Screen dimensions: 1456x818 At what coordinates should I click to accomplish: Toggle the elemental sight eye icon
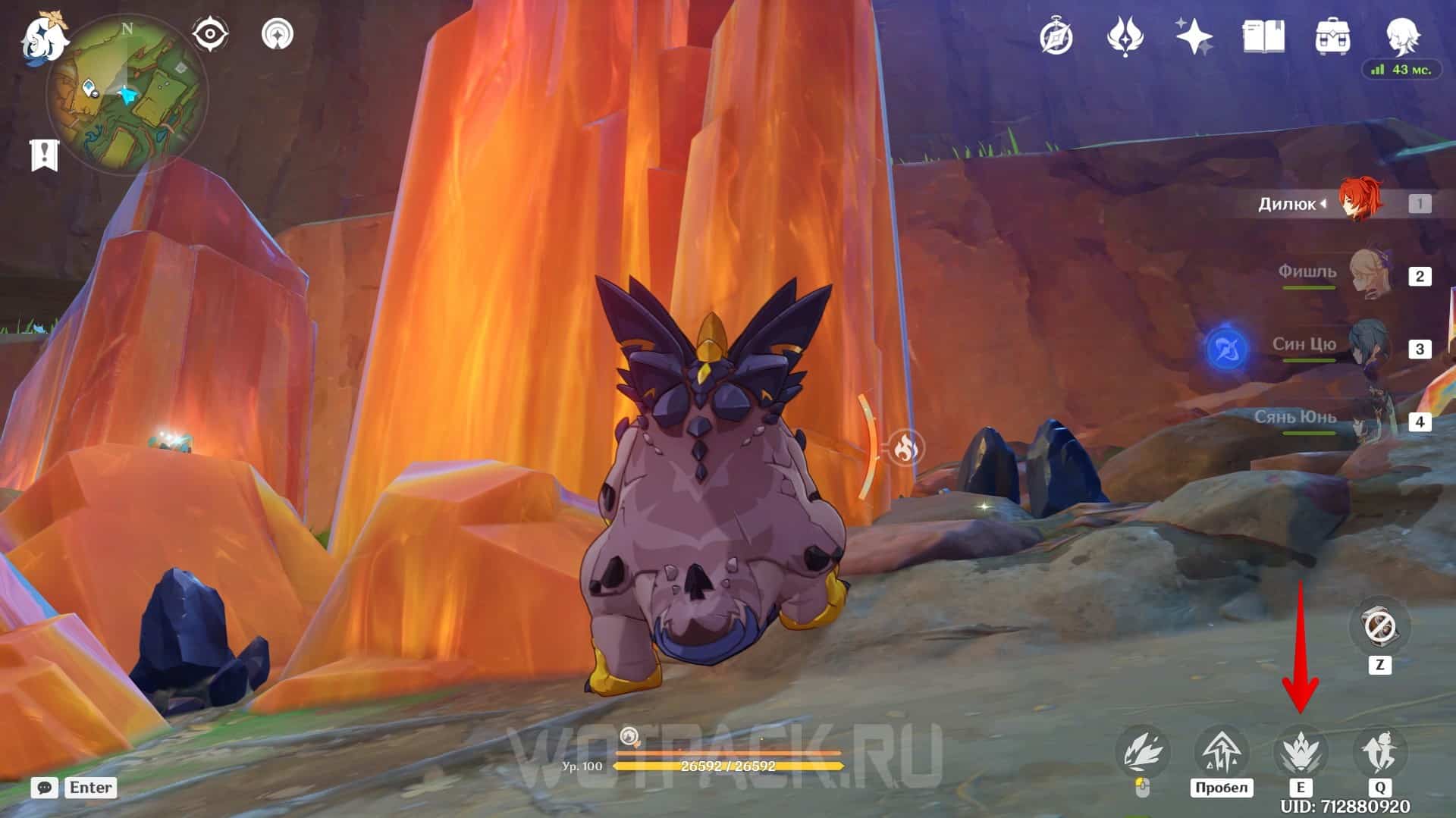pos(209,35)
